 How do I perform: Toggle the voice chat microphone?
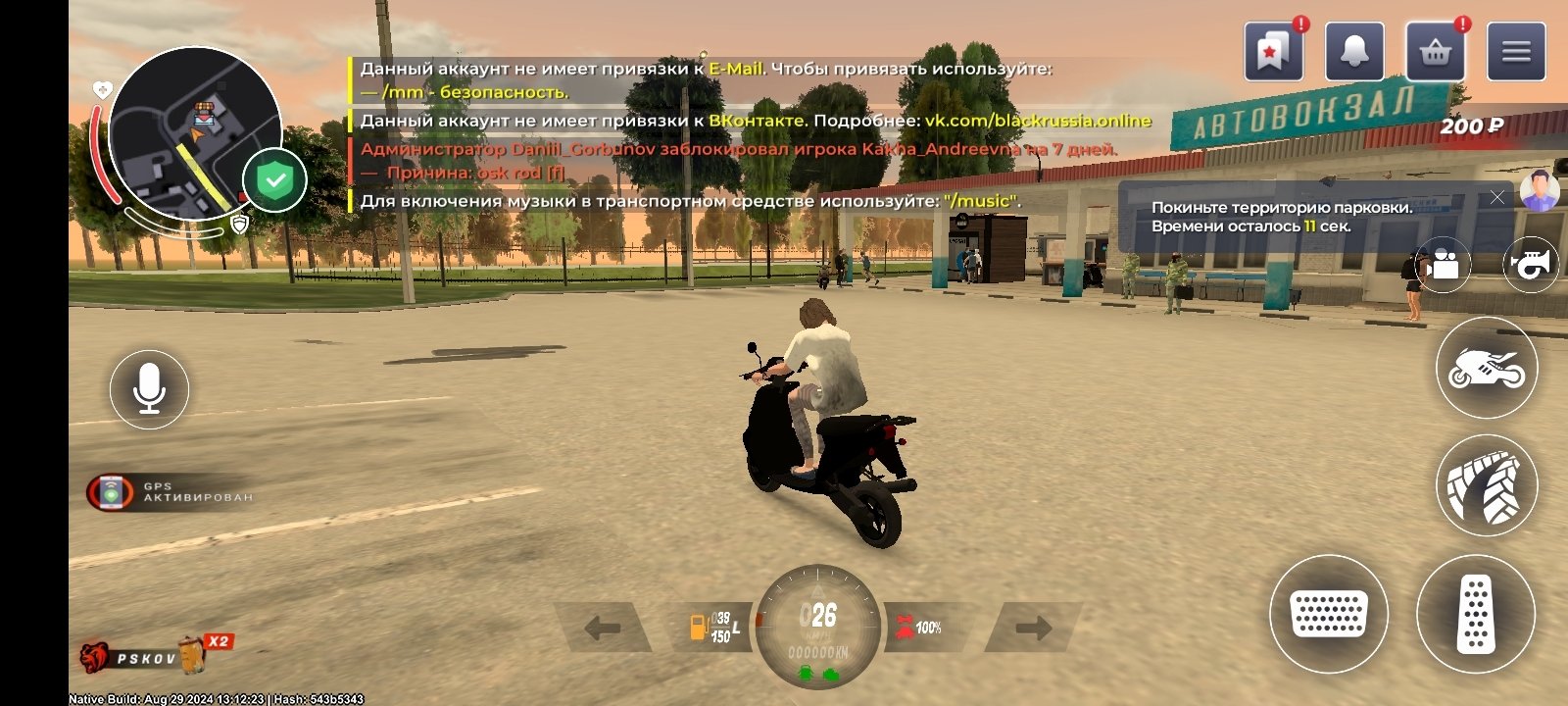click(x=149, y=388)
